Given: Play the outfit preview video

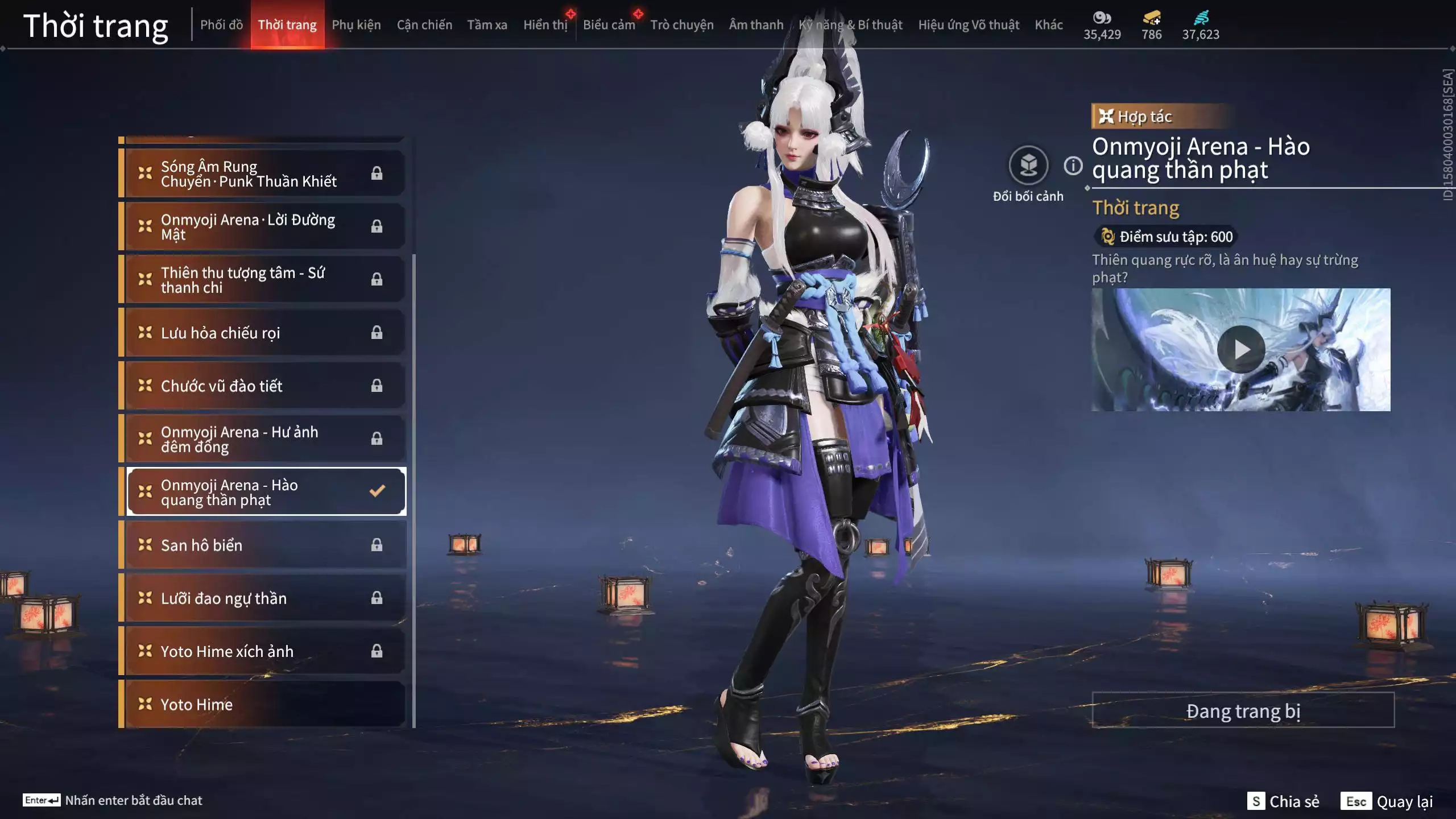Looking at the screenshot, I should [x=1241, y=349].
